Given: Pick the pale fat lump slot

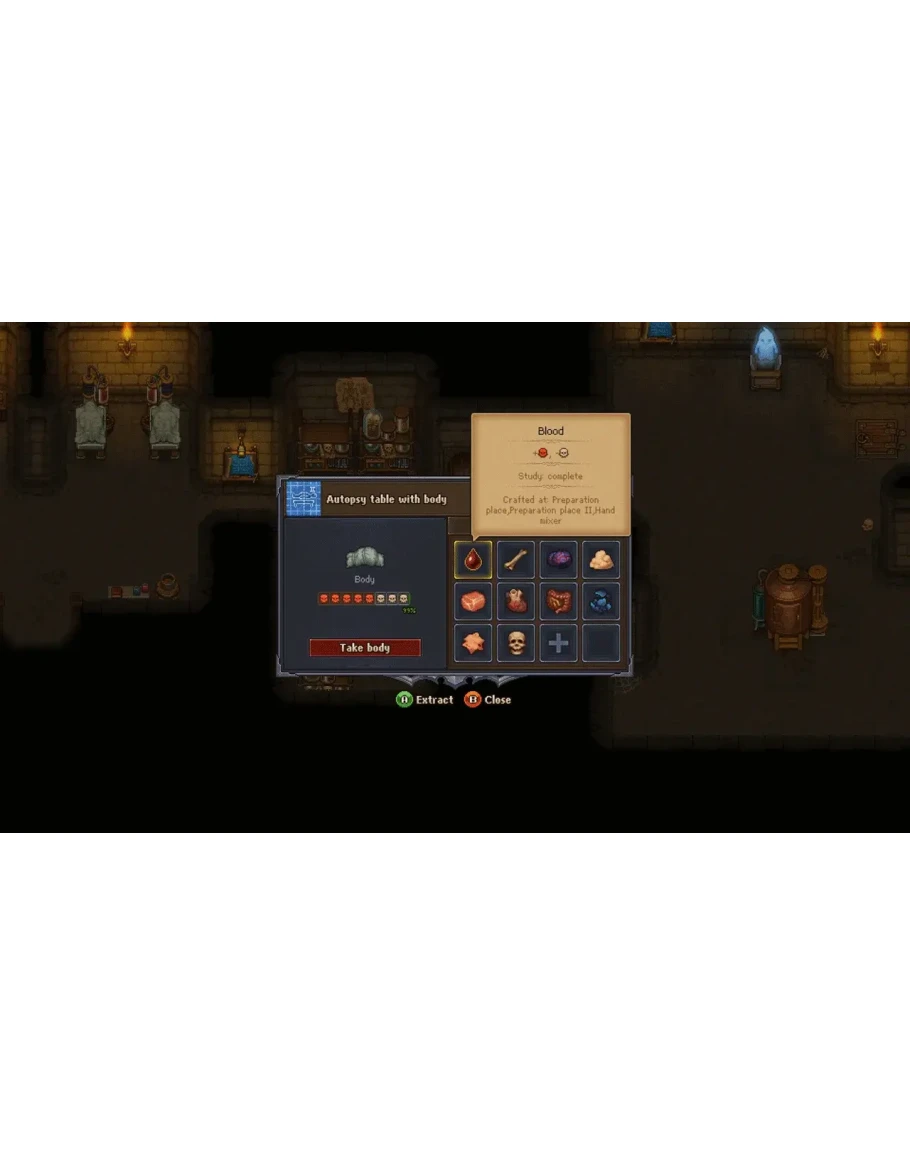Looking at the screenshot, I should (x=601, y=560).
